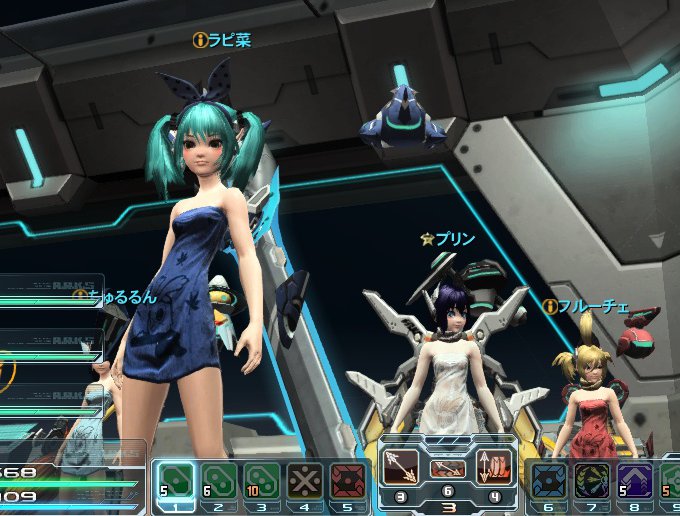Activate the grey cross icon in slot 4
The height and width of the screenshot is (516, 680).
(x=305, y=479)
